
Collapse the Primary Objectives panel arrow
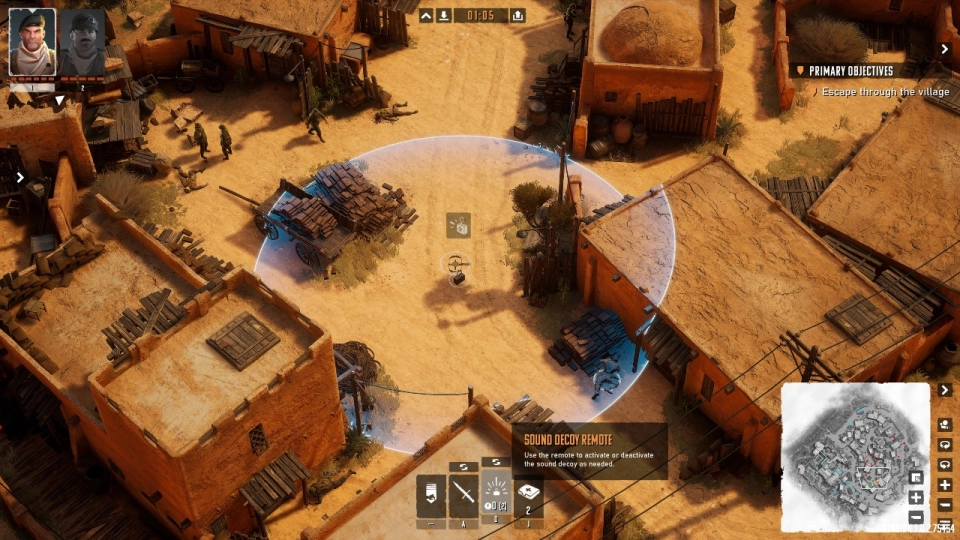tap(944, 49)
